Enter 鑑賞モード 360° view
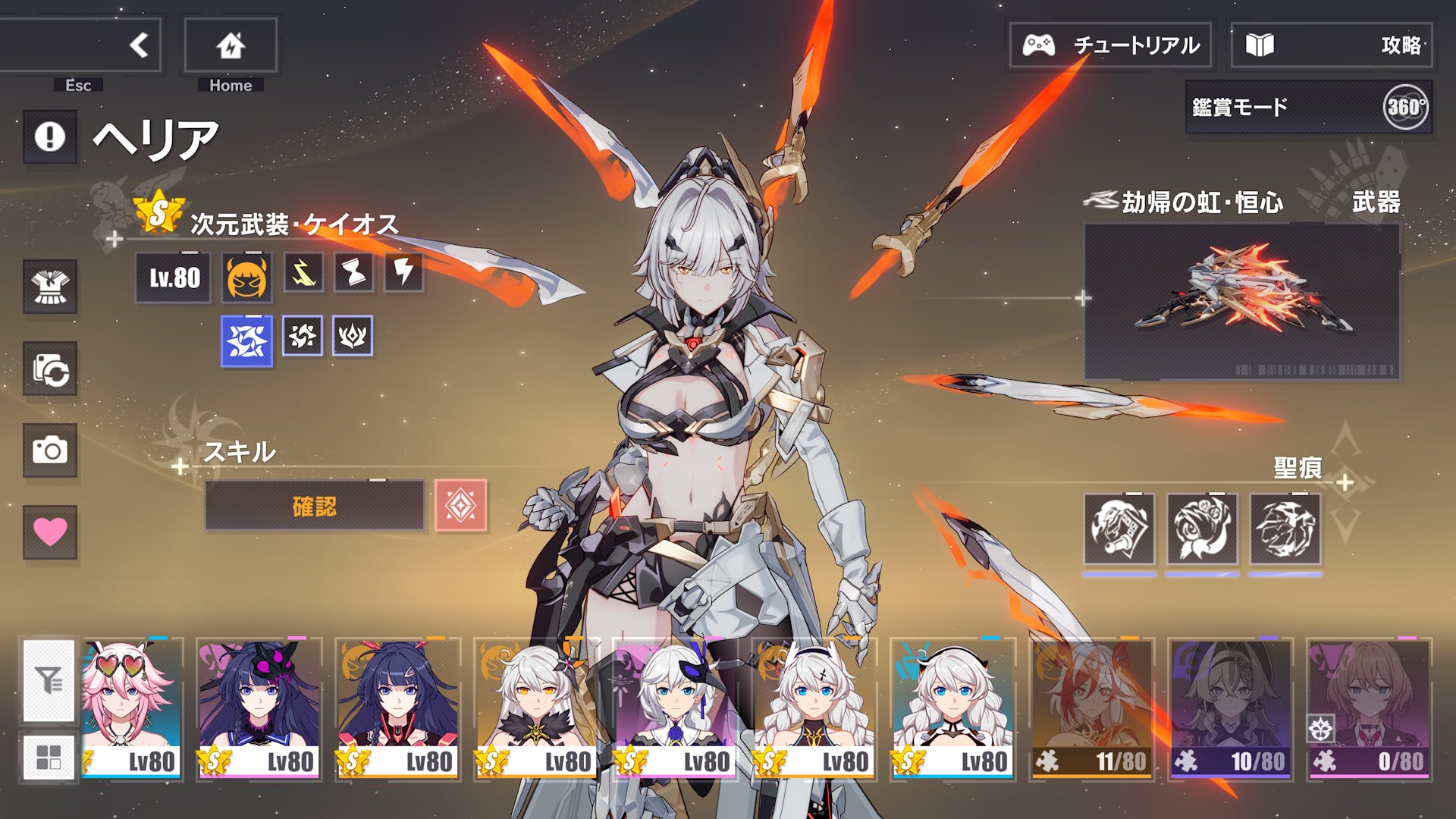The image size is (1456, 819). point(1309,108)
